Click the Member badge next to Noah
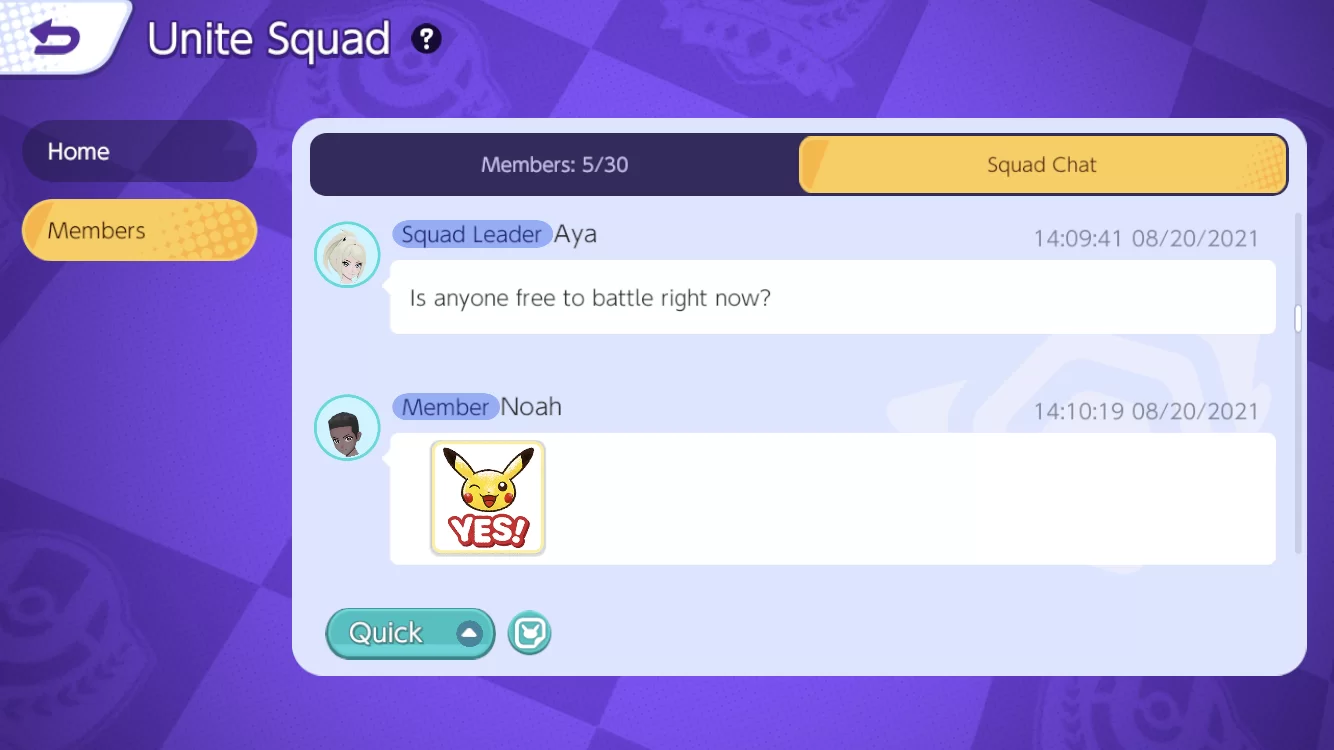The height and width of the screenshot is (750, 1334). [446, 407]
